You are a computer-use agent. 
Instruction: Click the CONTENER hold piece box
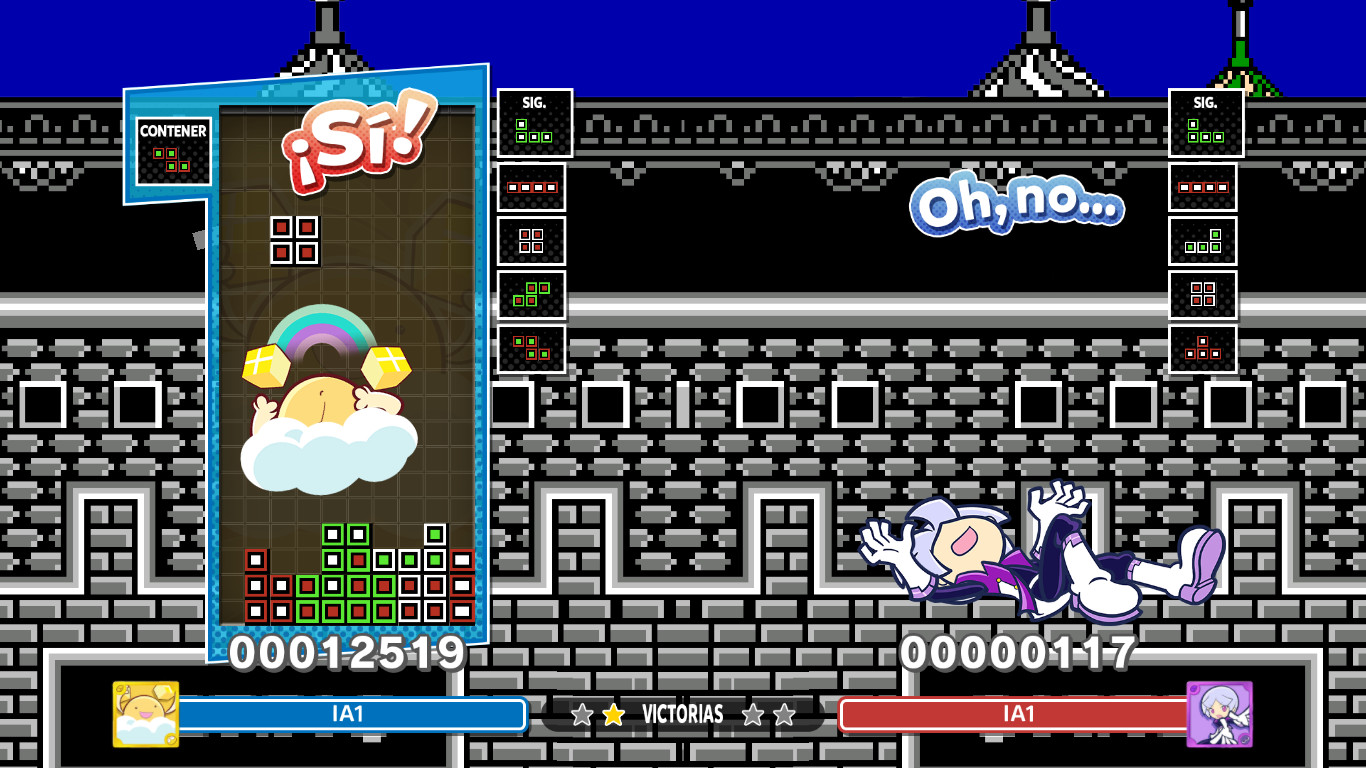tap(175, 150)
